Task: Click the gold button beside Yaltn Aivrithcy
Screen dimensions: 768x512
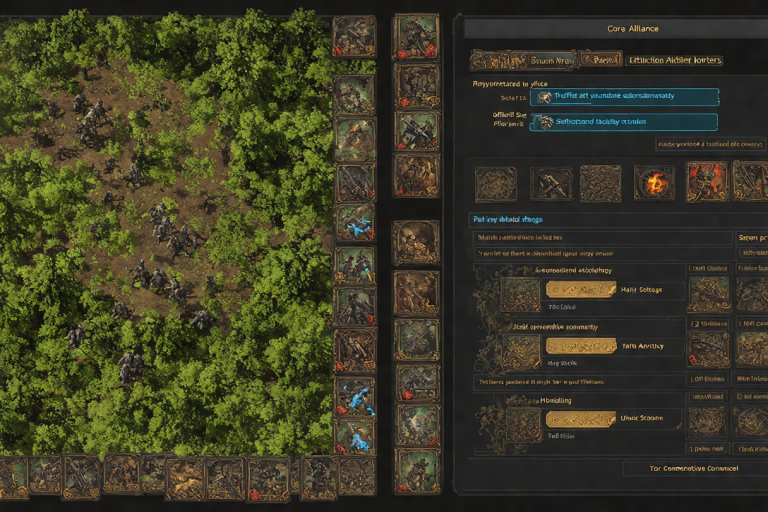Action: [x=580, y=345]
